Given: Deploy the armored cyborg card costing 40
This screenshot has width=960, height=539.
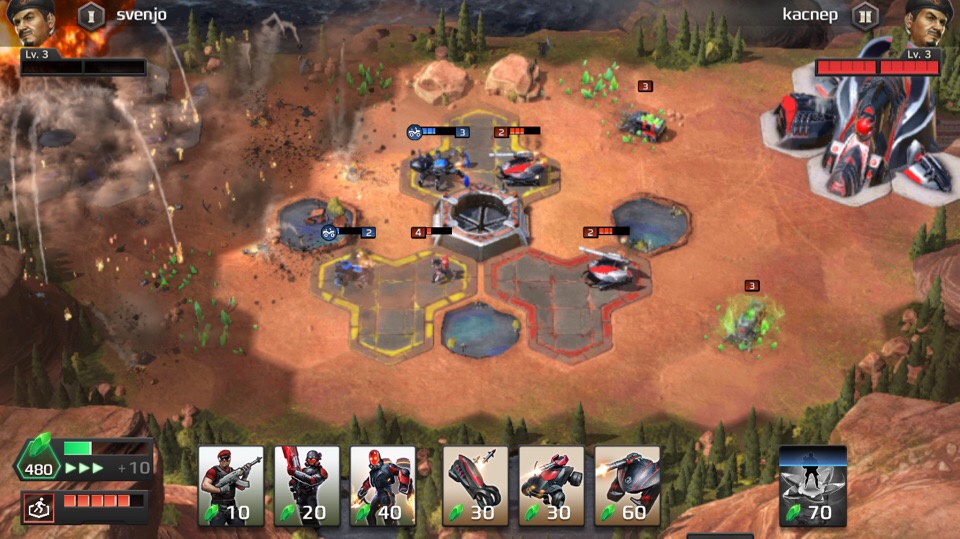Looking at the screenshot, I should [x=383, y=486].
